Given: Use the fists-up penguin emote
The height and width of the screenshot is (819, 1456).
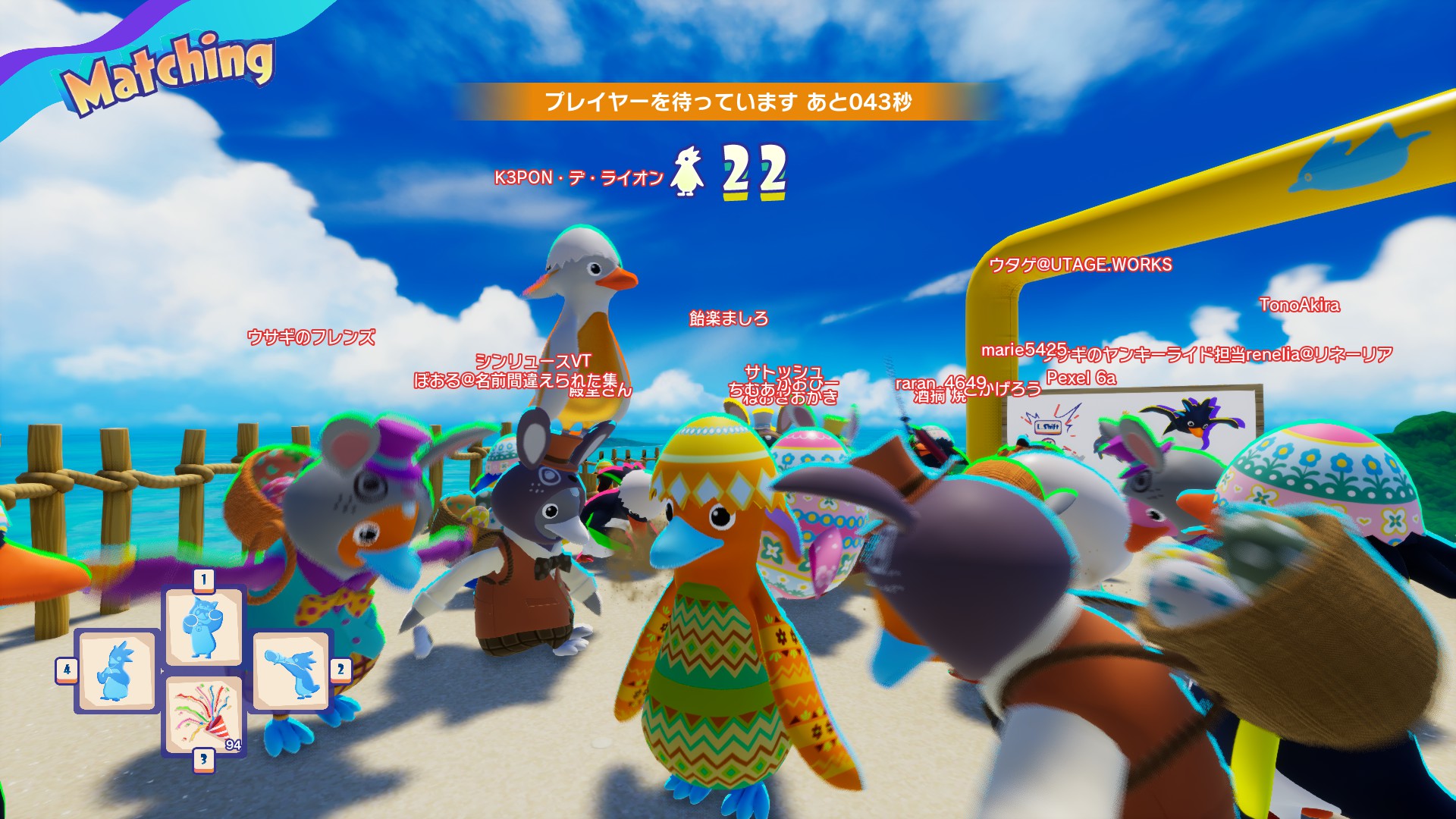Looking at the screenshot, I should coord(203,627).
